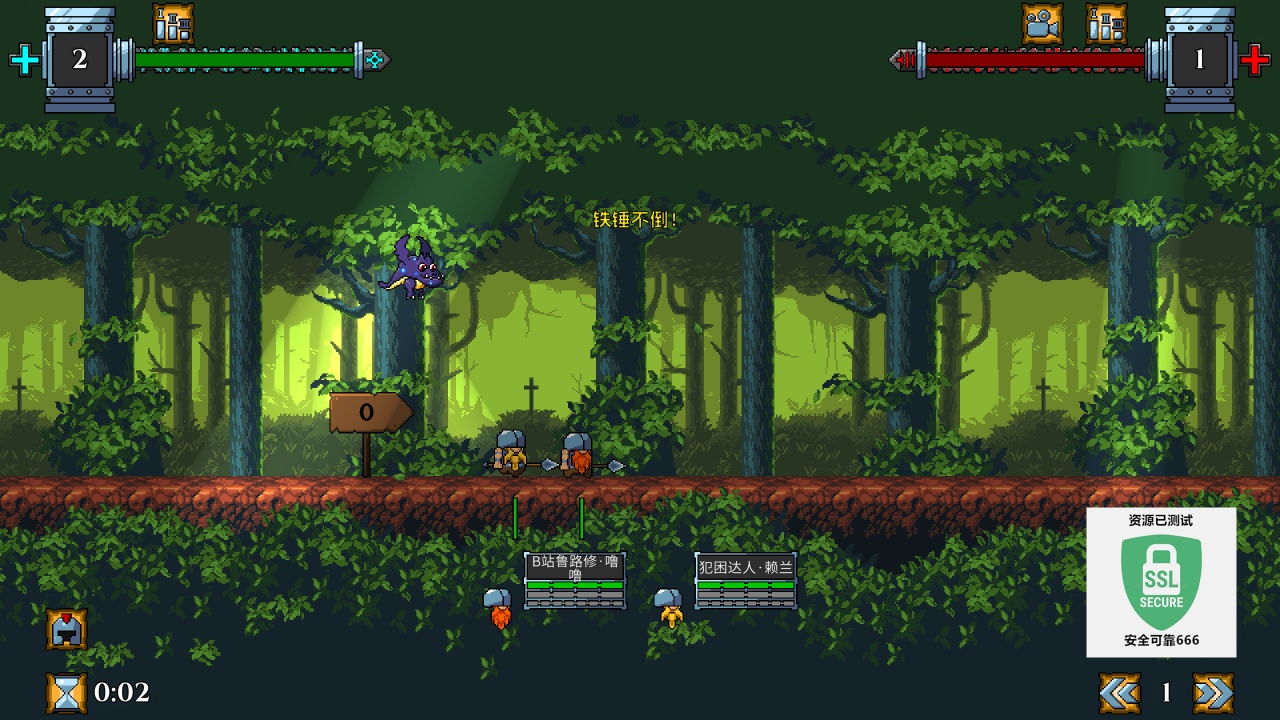Open the red team's stats icon

pos(1106,24)
